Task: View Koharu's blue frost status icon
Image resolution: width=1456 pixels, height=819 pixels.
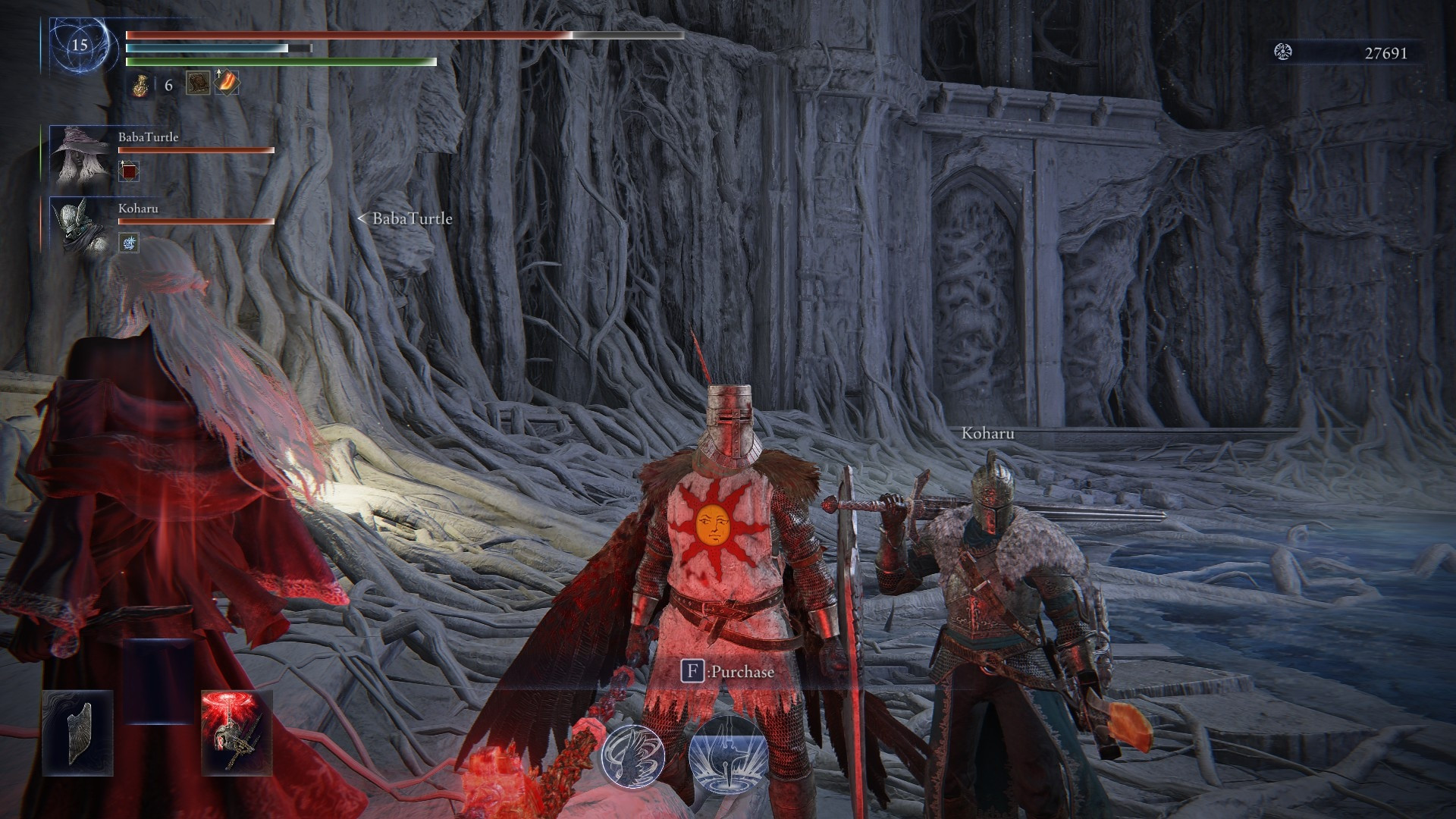Action: (x=129, y=243)
